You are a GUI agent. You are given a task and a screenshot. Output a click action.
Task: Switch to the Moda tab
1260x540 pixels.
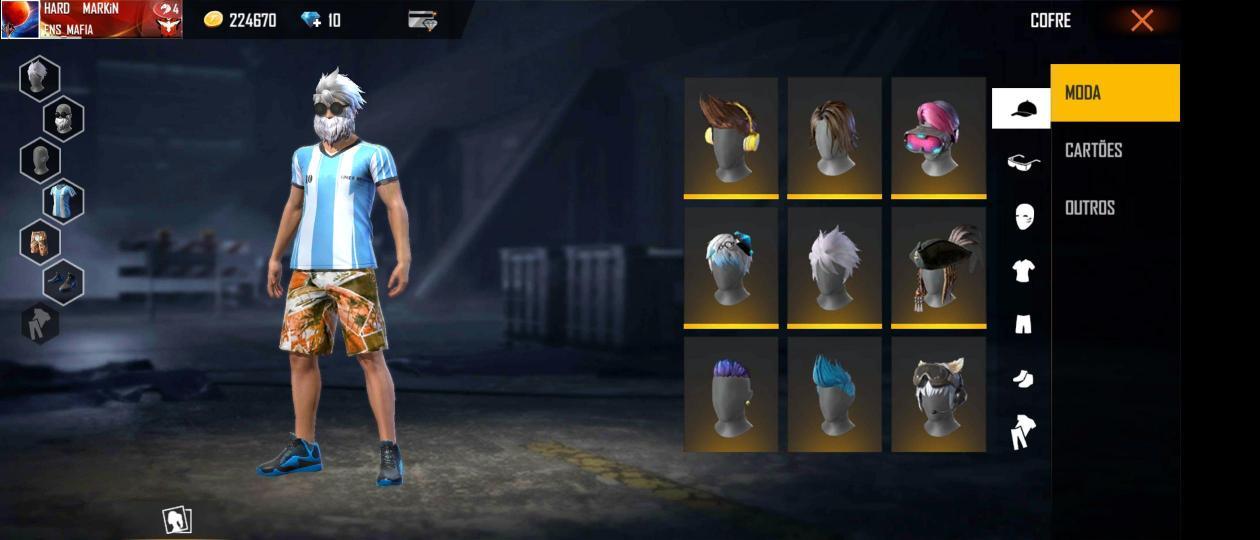(1115, 93)
